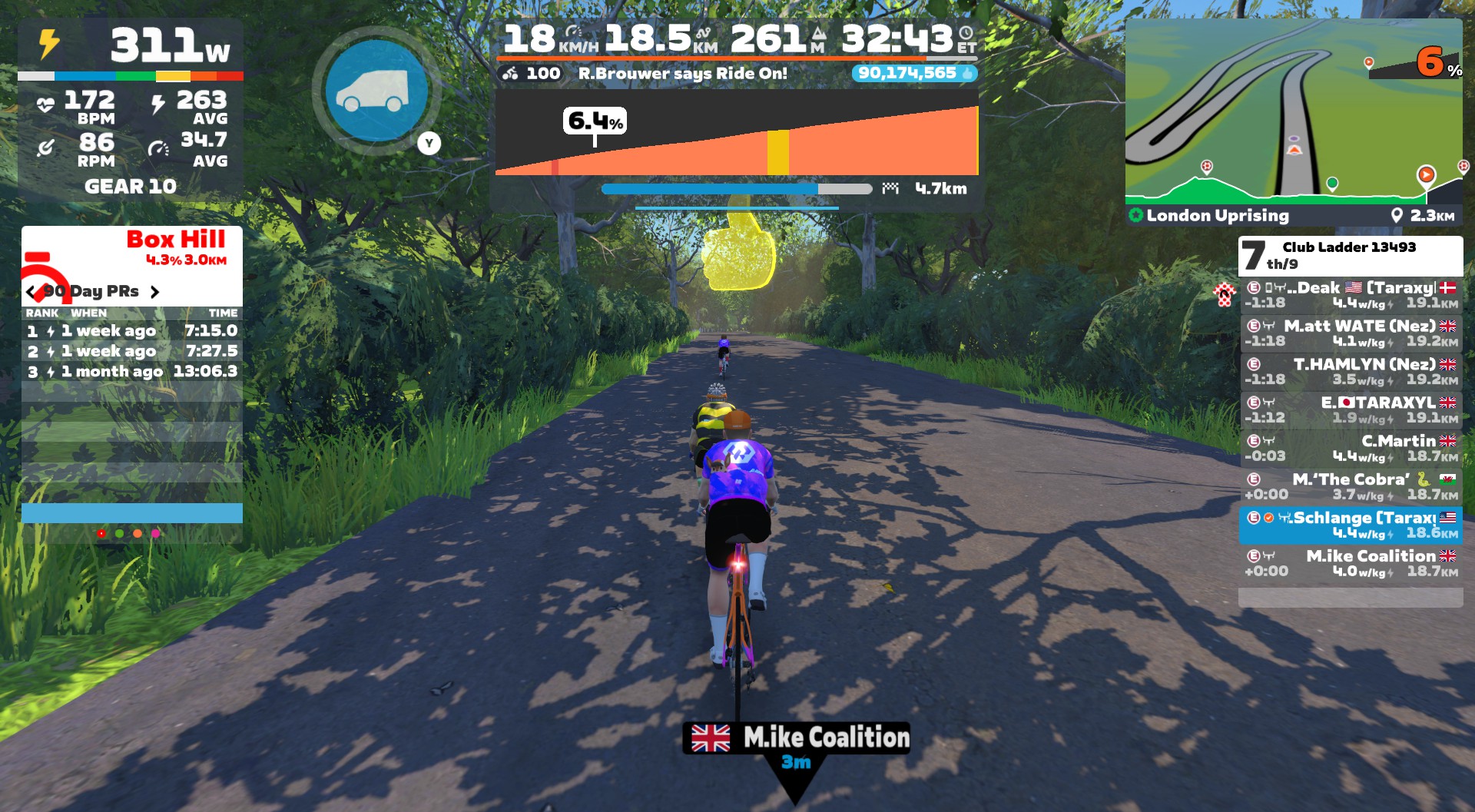Open the London Uprising minimap
The width and height of the screenshot is (1475, 812).
click(x=1294, y=111)
